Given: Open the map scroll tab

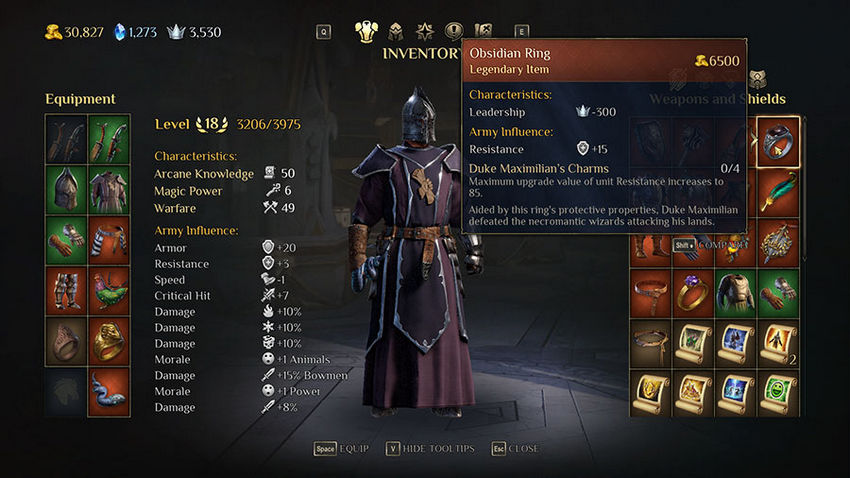Looking at the screenshot, I should pos(484,31).
